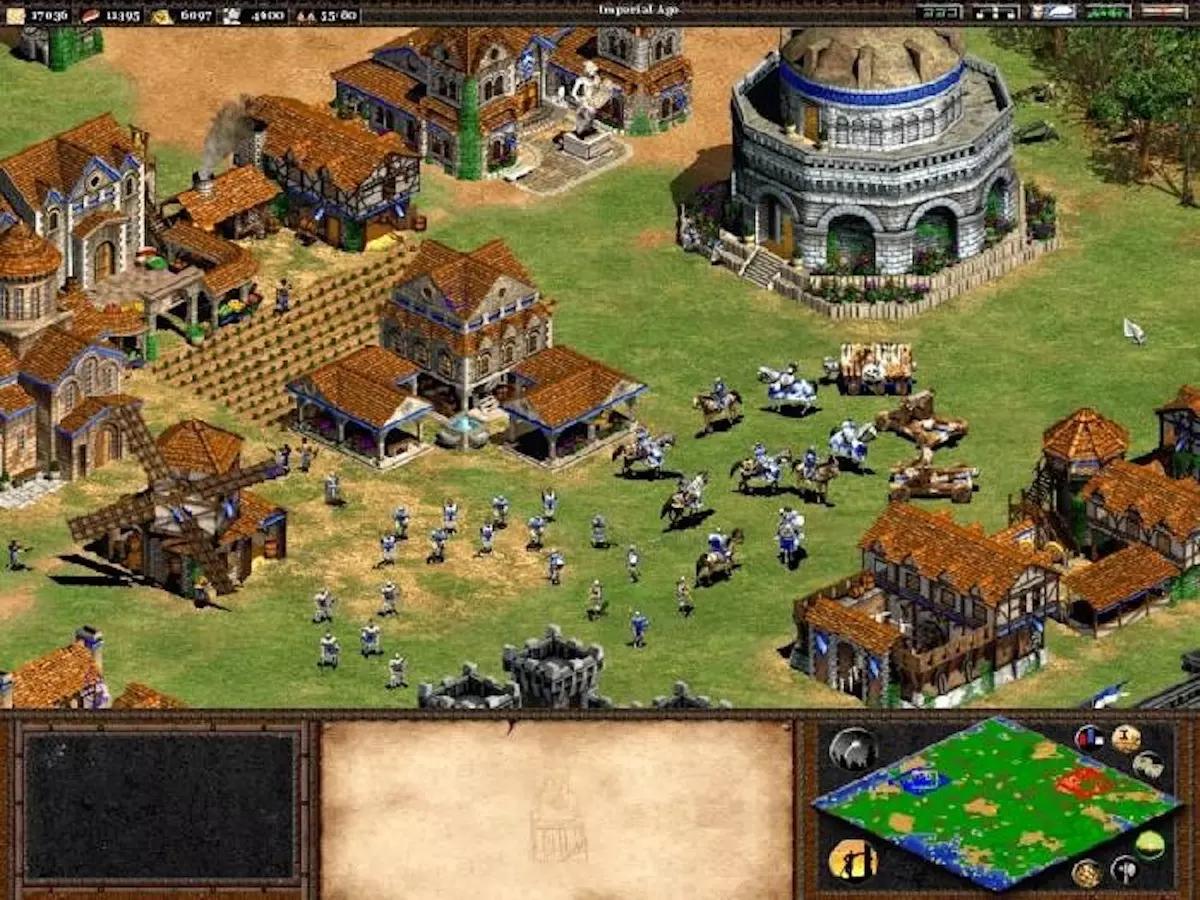Toggle the red, blue and white color-blocks button
The height and width of the screenshot is (900, 1200).
(1089, 739)
